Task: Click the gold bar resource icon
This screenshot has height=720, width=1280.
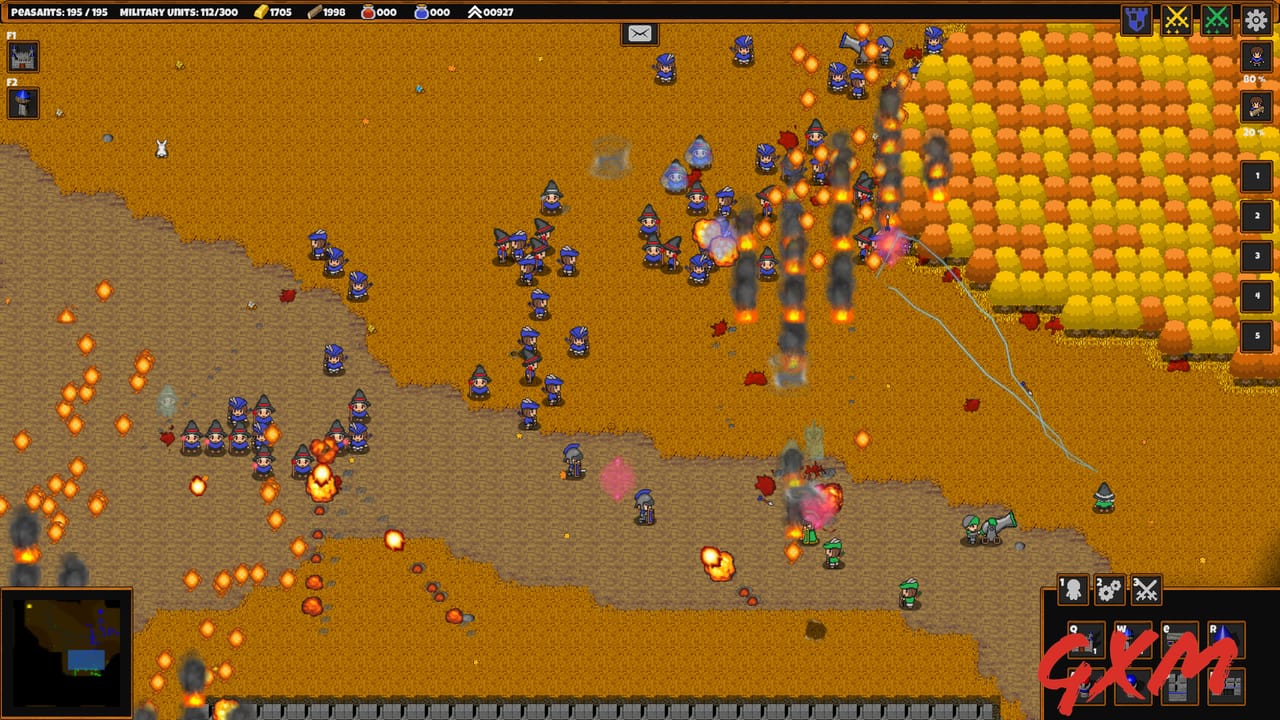Action: [x=263, y=13]
